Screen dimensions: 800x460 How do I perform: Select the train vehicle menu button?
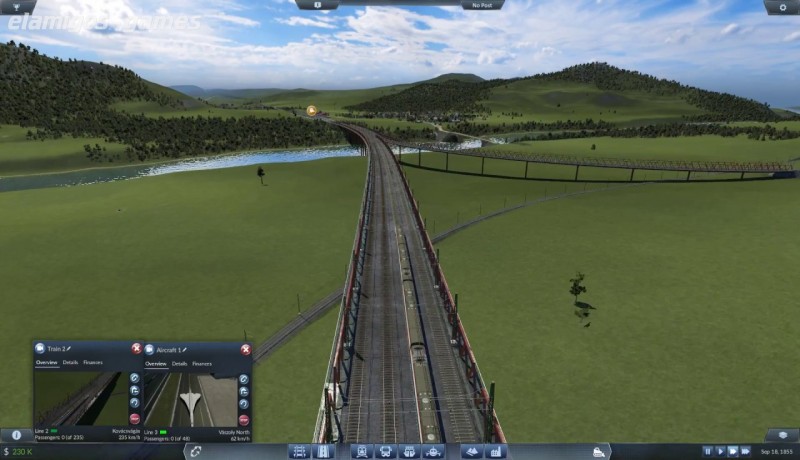(361, 452)
